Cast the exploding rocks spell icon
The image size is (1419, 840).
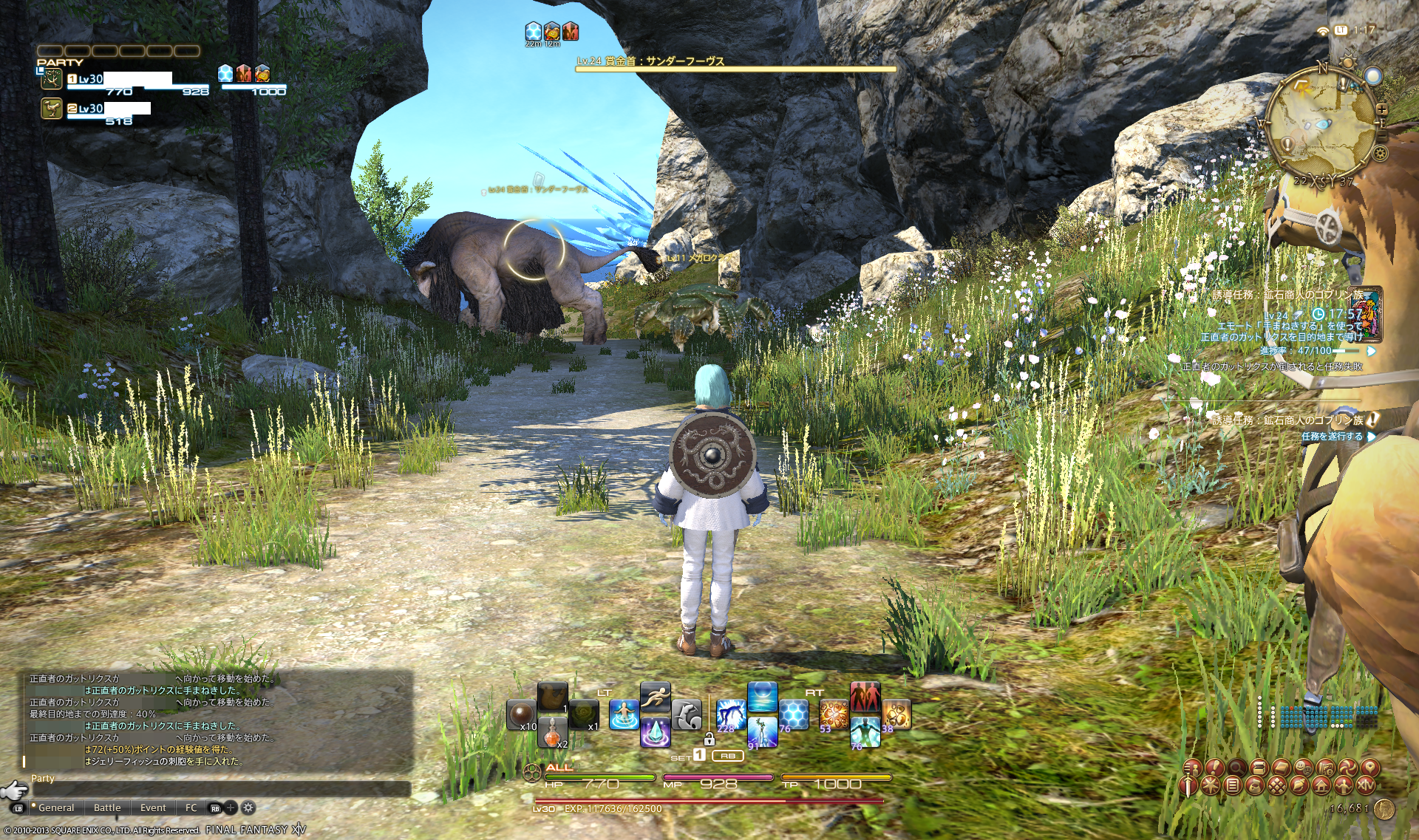834,714
